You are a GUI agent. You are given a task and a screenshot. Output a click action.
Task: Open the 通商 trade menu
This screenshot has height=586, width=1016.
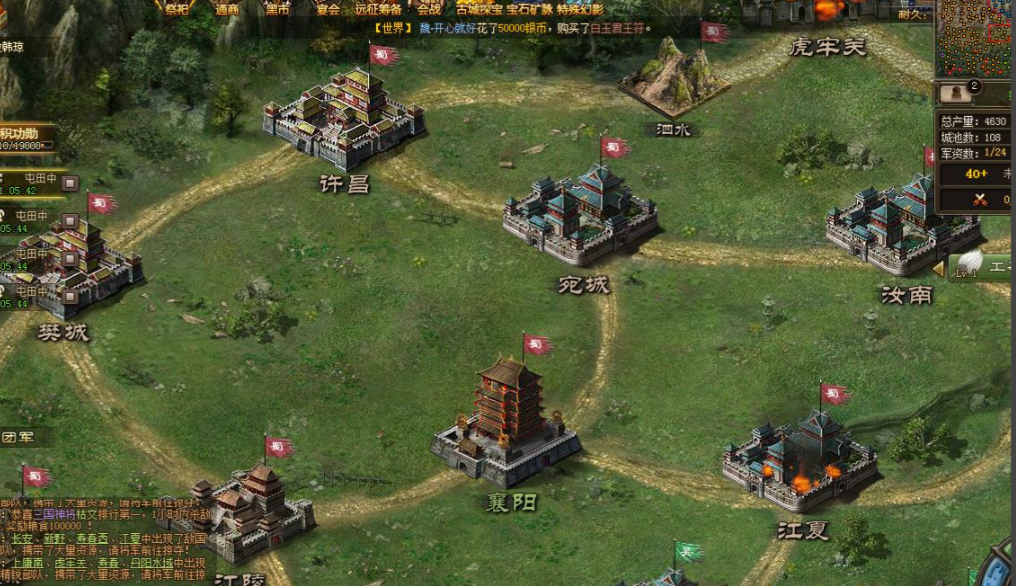tap(228, 8)
